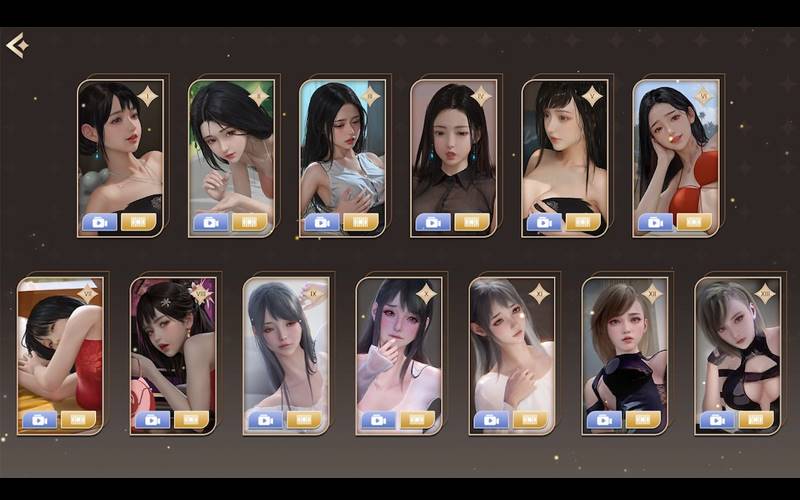Viewport: 800px width, 500px height.
Task: Open the gold image button on card XII
Action: pyautogui.click(x=643, y=420)
